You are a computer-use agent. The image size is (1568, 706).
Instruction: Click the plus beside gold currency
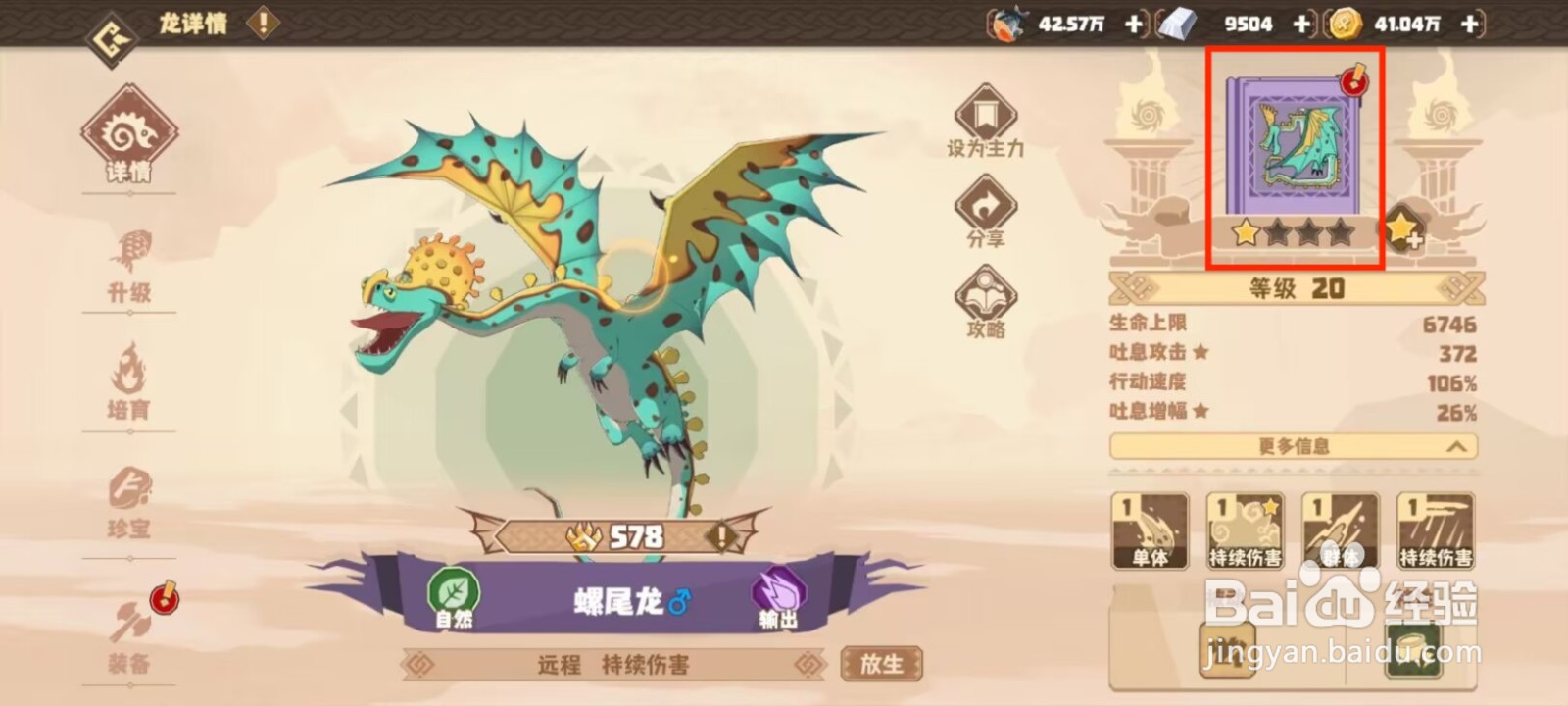coord(1467,24)
